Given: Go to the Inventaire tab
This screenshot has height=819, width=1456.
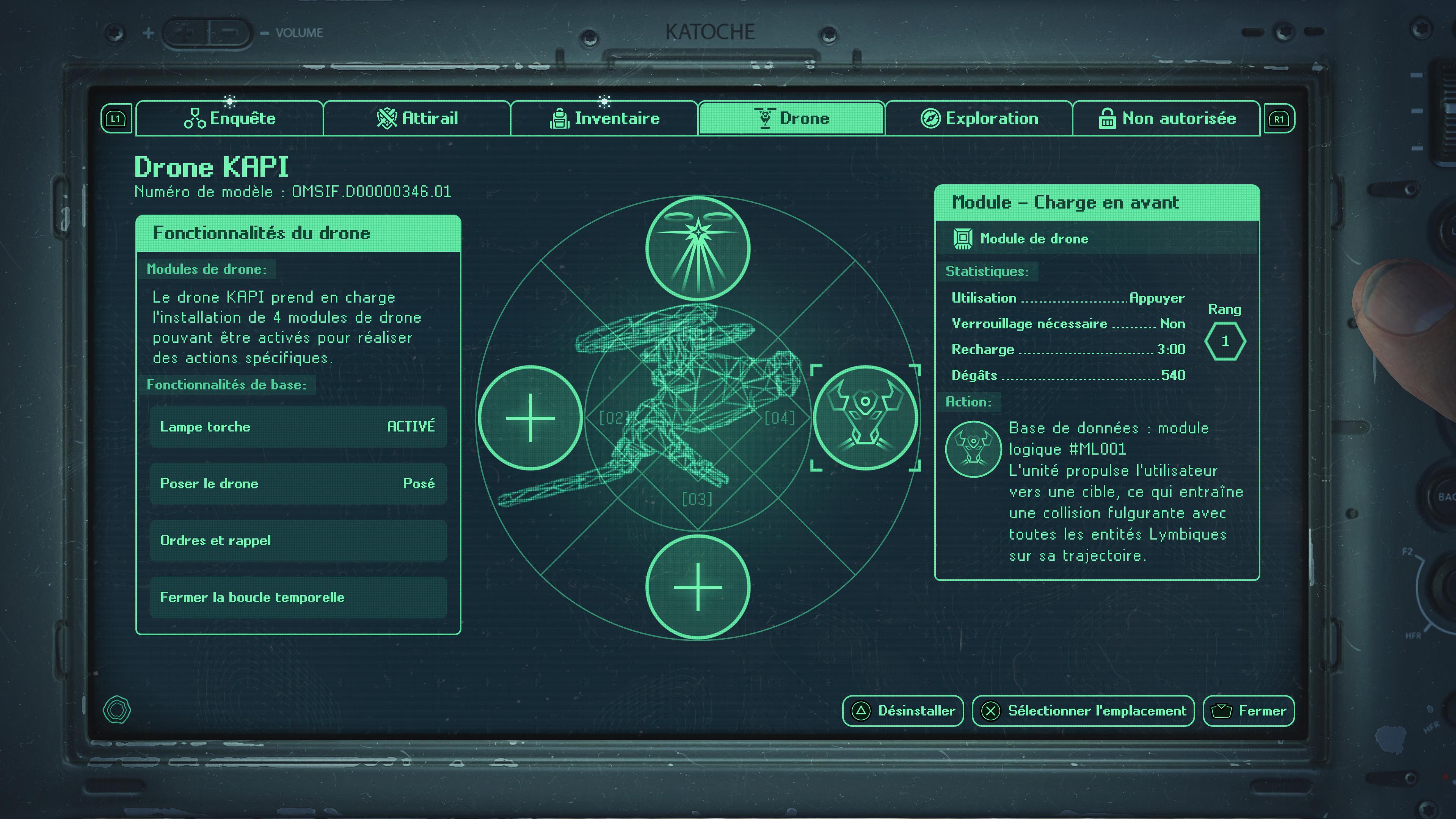Looking at the screenshot, I should pos(604,119).
